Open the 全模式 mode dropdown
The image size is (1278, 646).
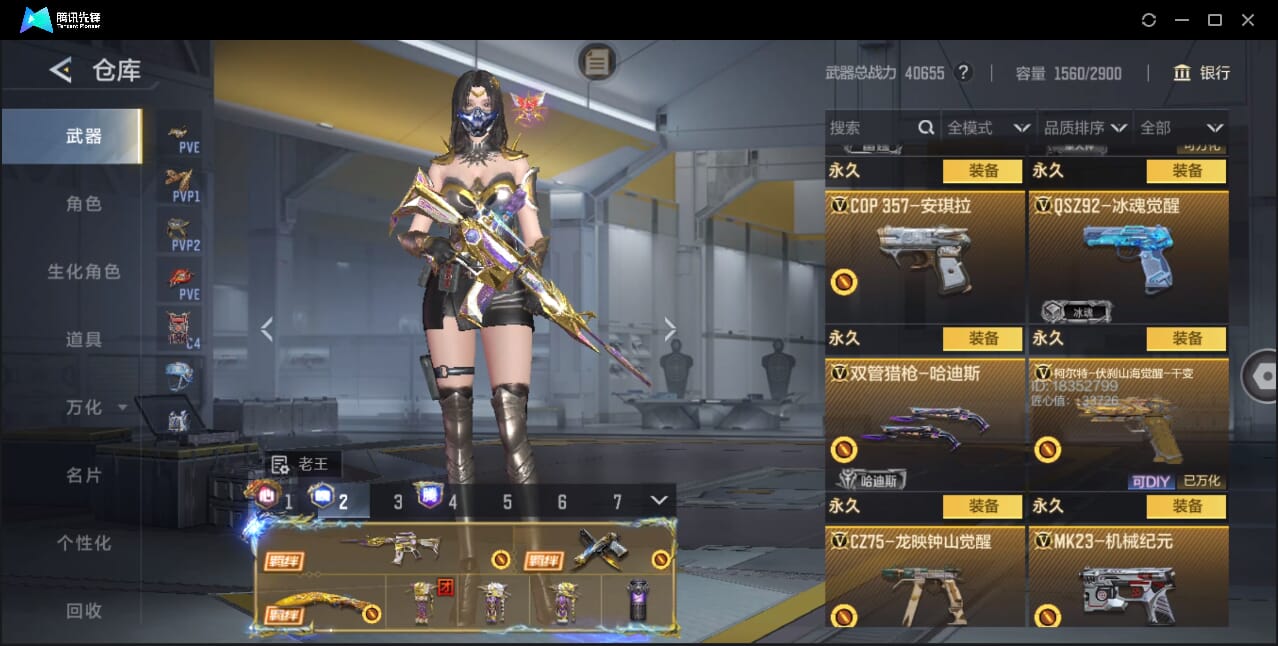[988, 128]
